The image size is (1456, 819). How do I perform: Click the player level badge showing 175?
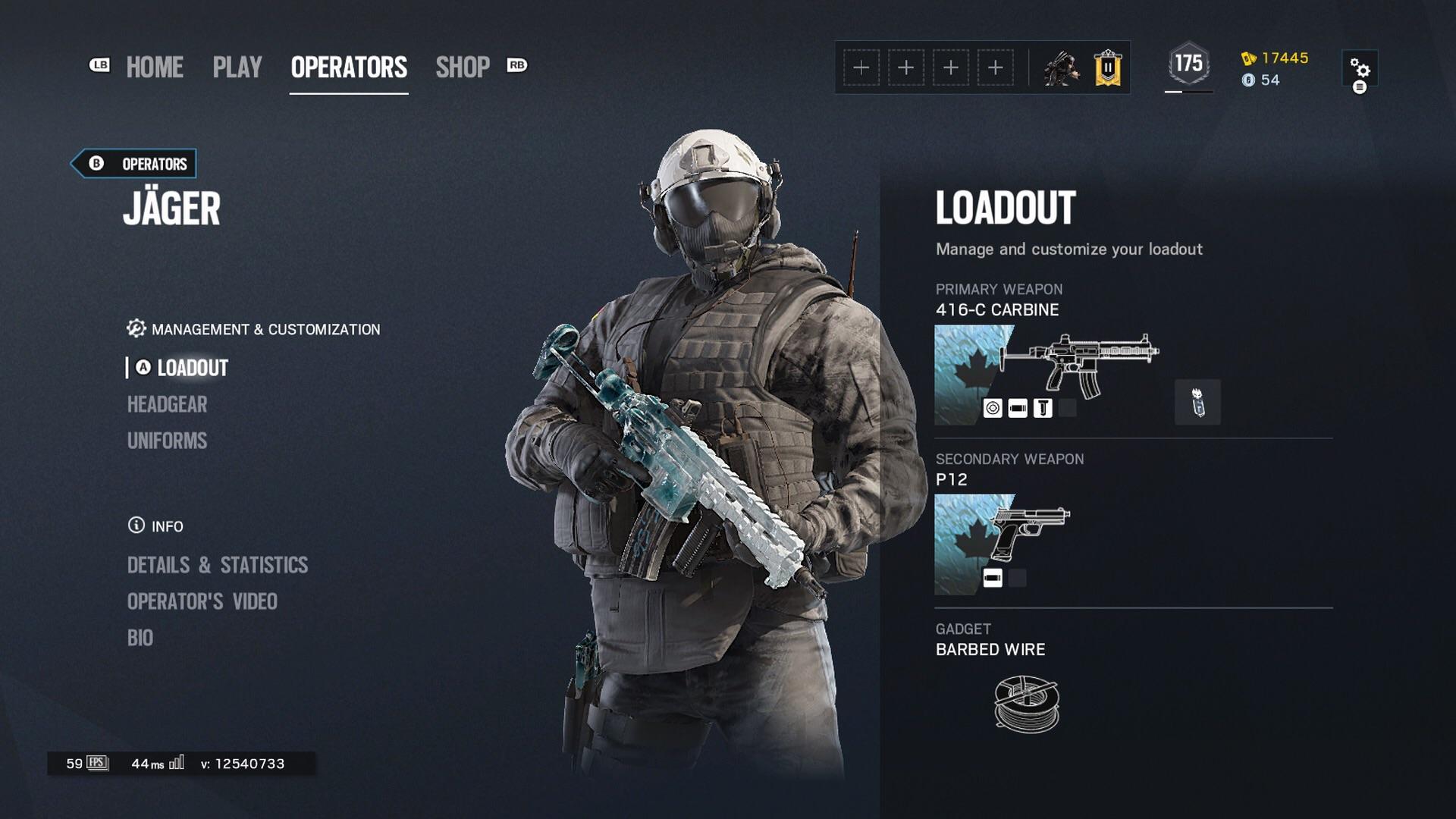click(1189, 61)
